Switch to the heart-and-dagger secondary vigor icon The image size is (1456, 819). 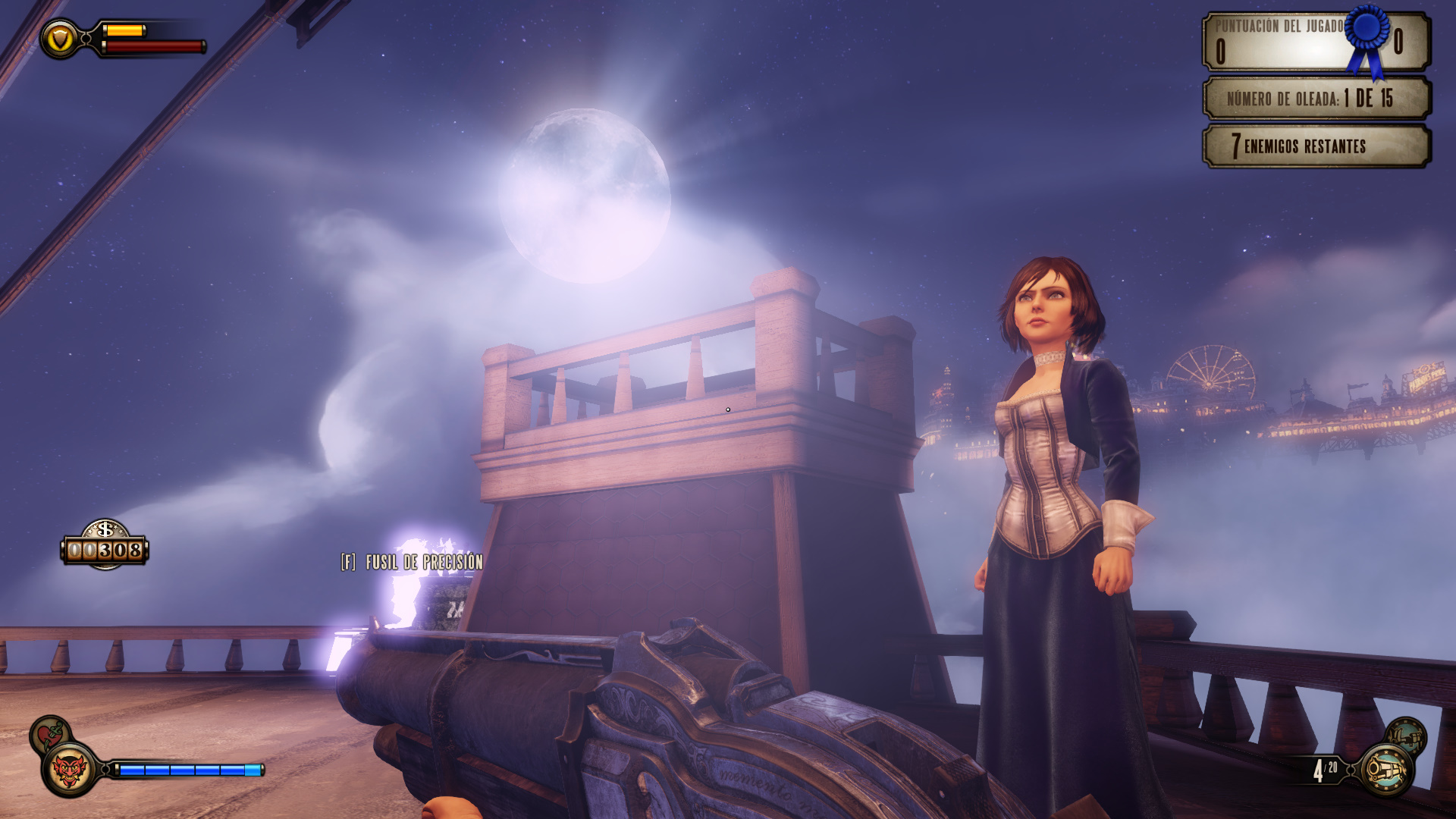(49, 734)
